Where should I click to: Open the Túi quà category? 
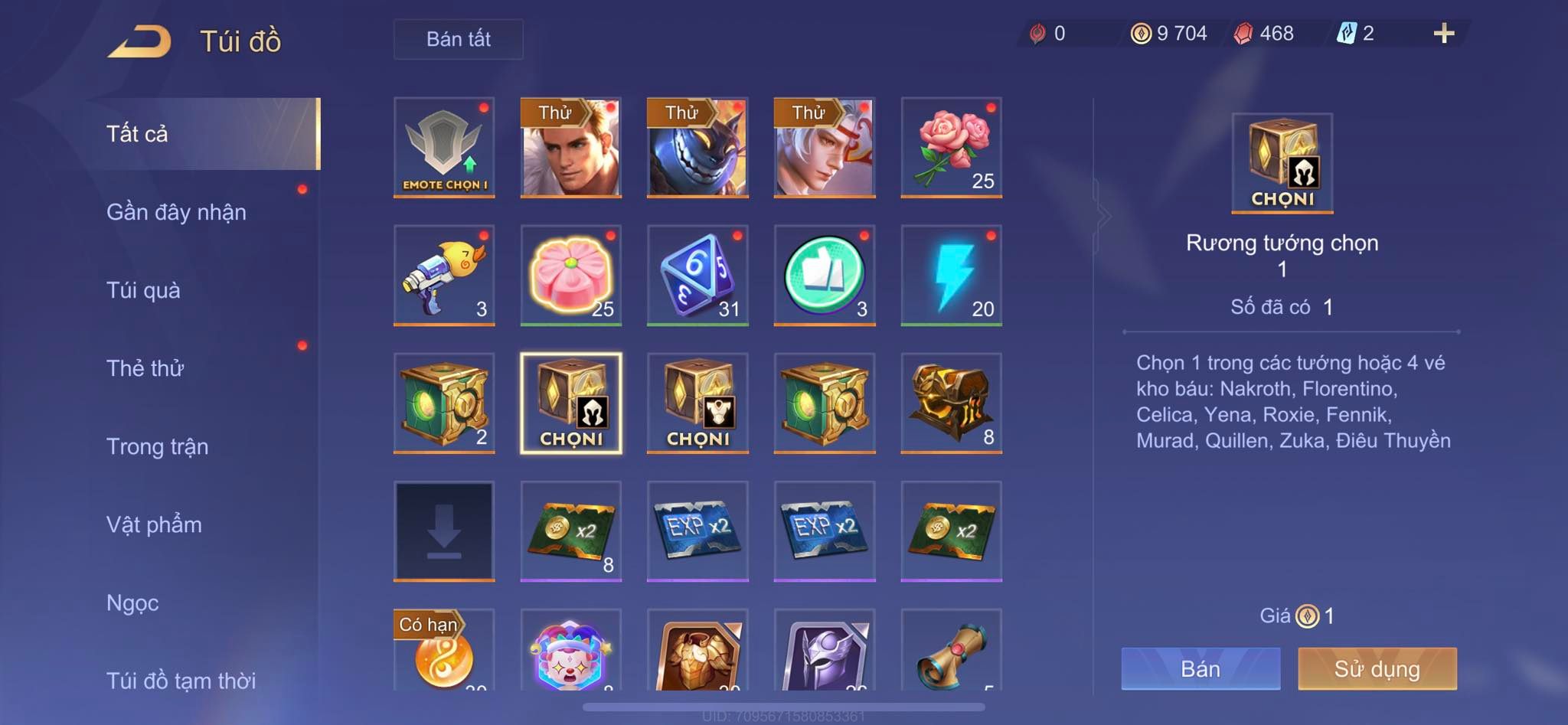point(143,290)
